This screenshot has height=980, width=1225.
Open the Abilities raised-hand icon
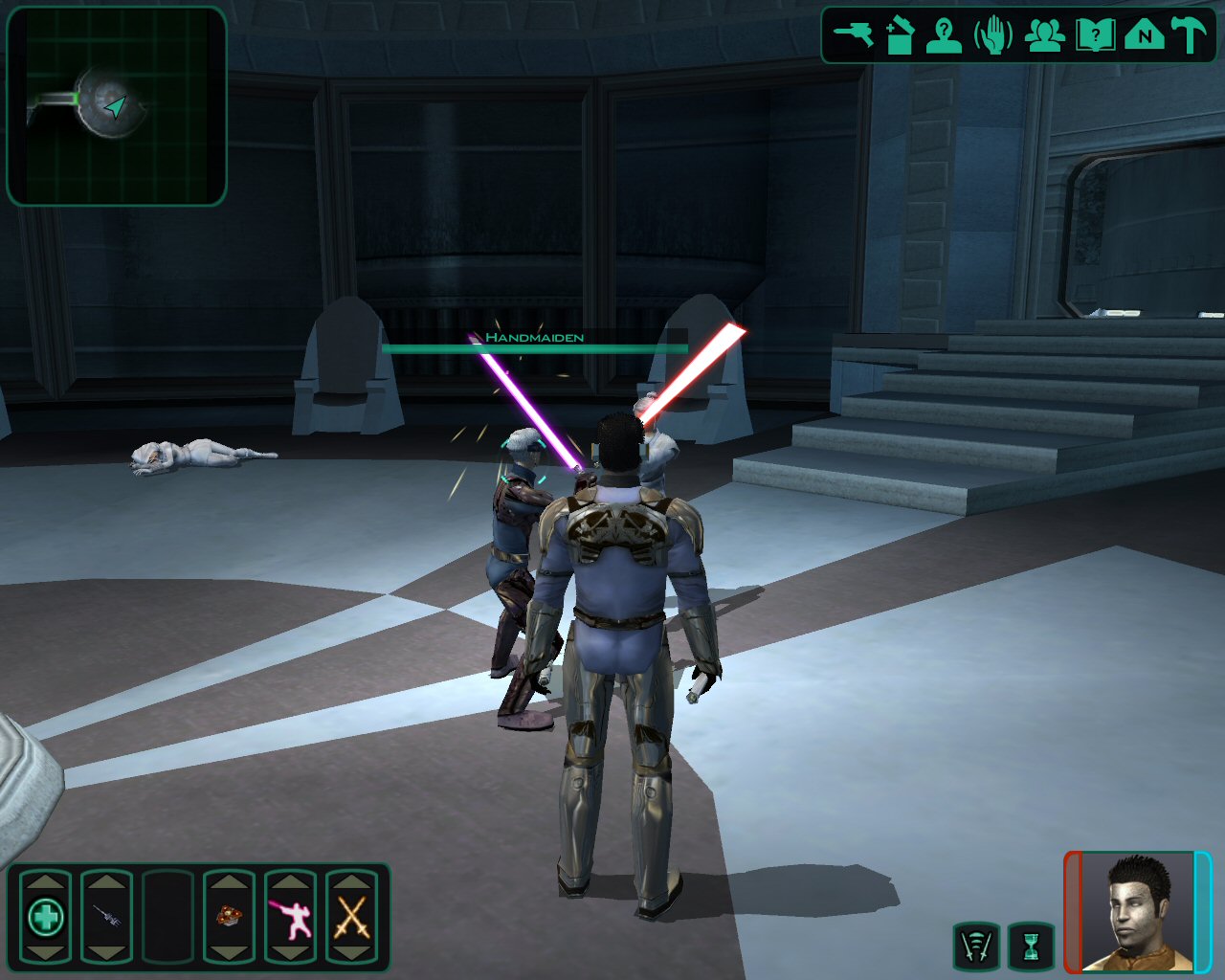coord(993,36)
